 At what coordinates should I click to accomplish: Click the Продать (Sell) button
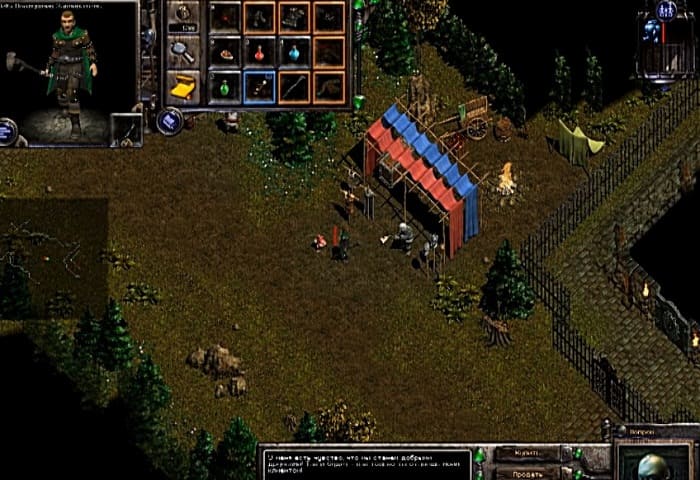(x=526, y=472)
